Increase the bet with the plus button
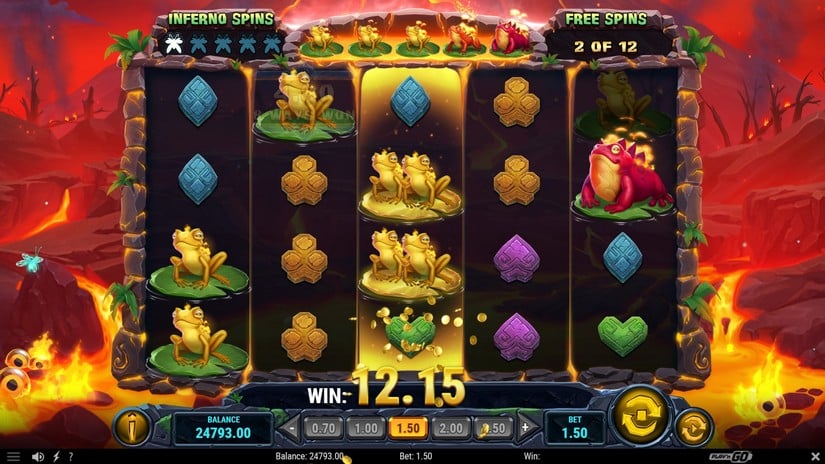The image size is (825, 464). click(x=525, y=428)
